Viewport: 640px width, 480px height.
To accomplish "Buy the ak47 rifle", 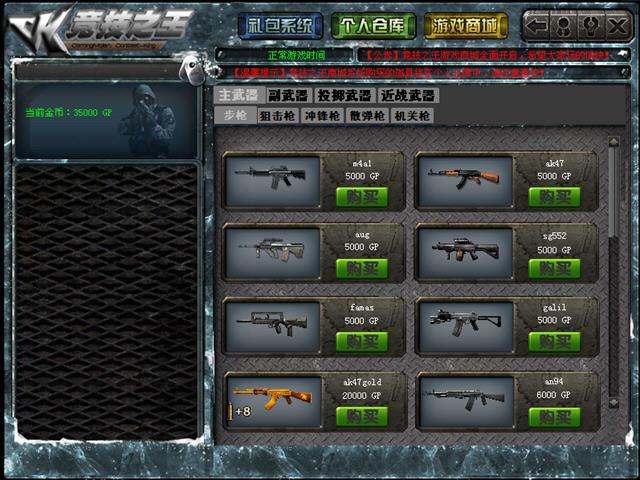I will (x=554, y=197).
